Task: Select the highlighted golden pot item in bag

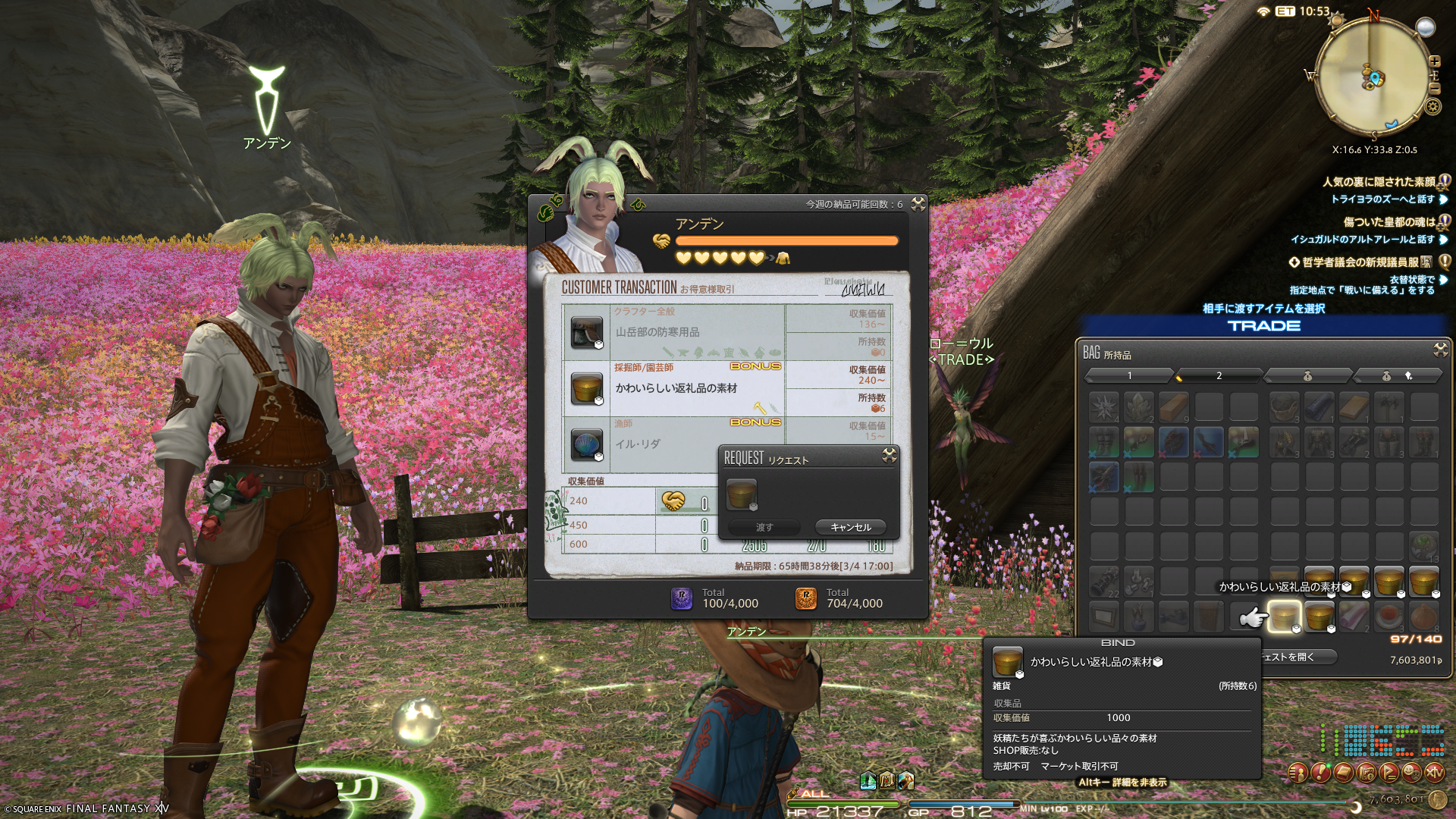Action: (x=1284, y=617)
